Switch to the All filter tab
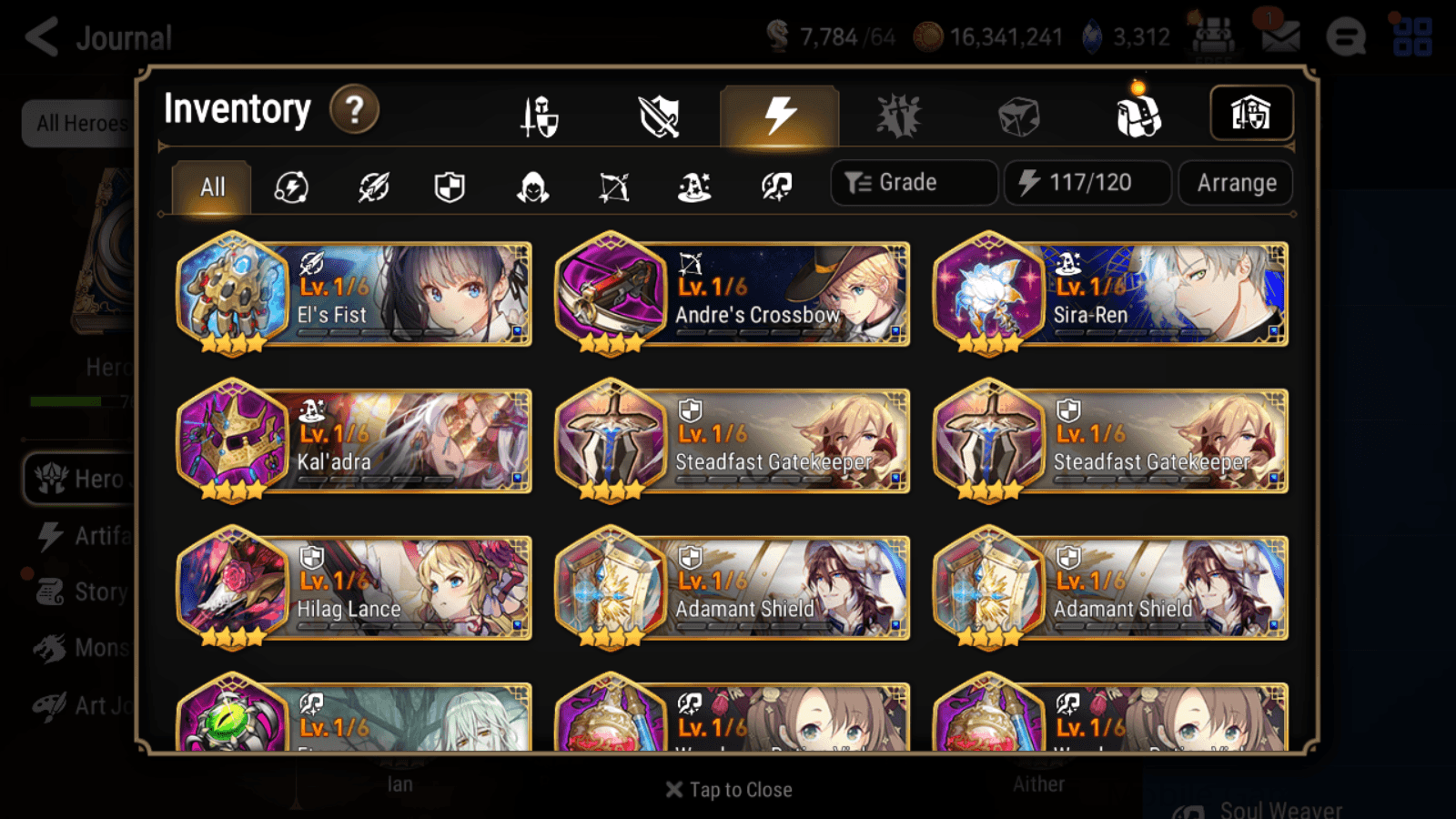 (x=211, y=187)
